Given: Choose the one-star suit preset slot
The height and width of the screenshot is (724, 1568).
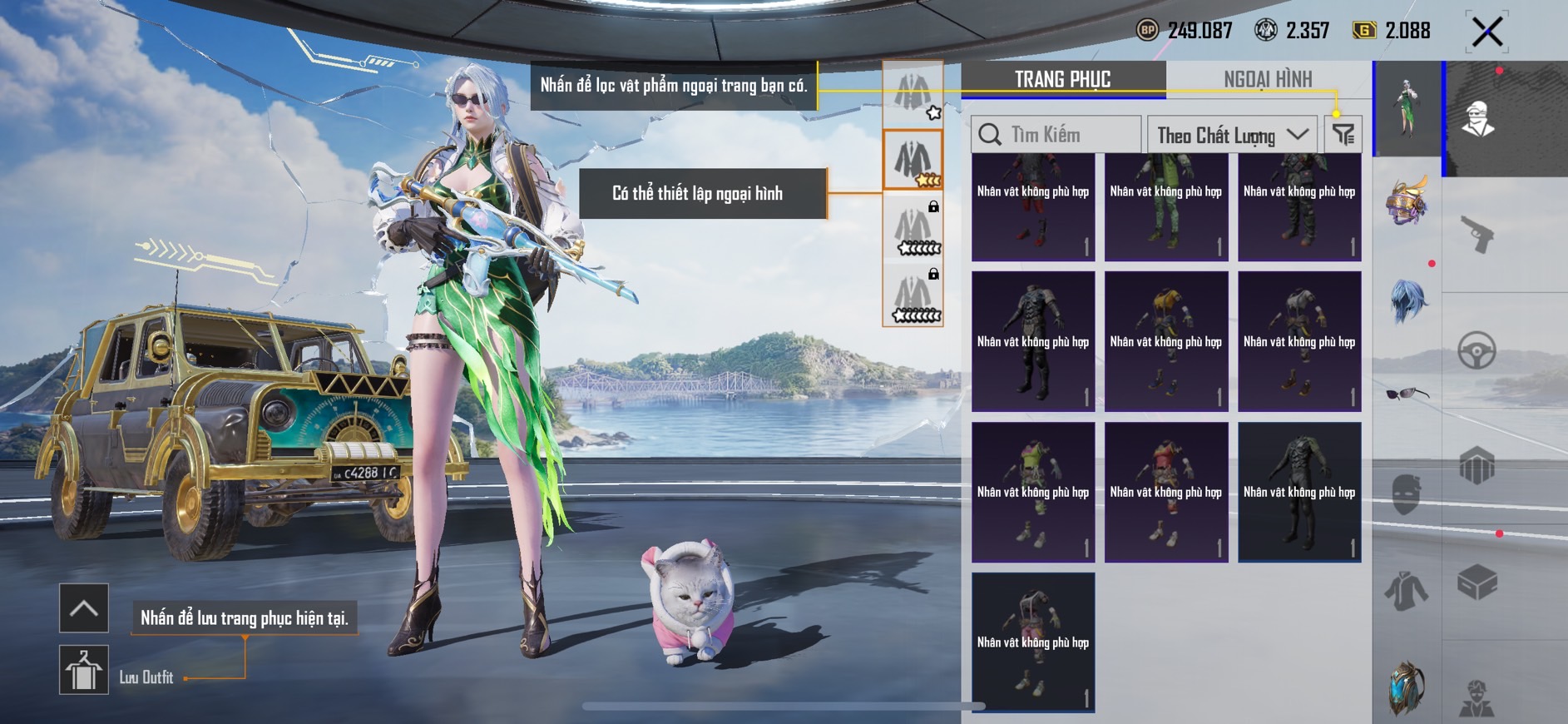Looking at the screenshot, I should point(913,93).
